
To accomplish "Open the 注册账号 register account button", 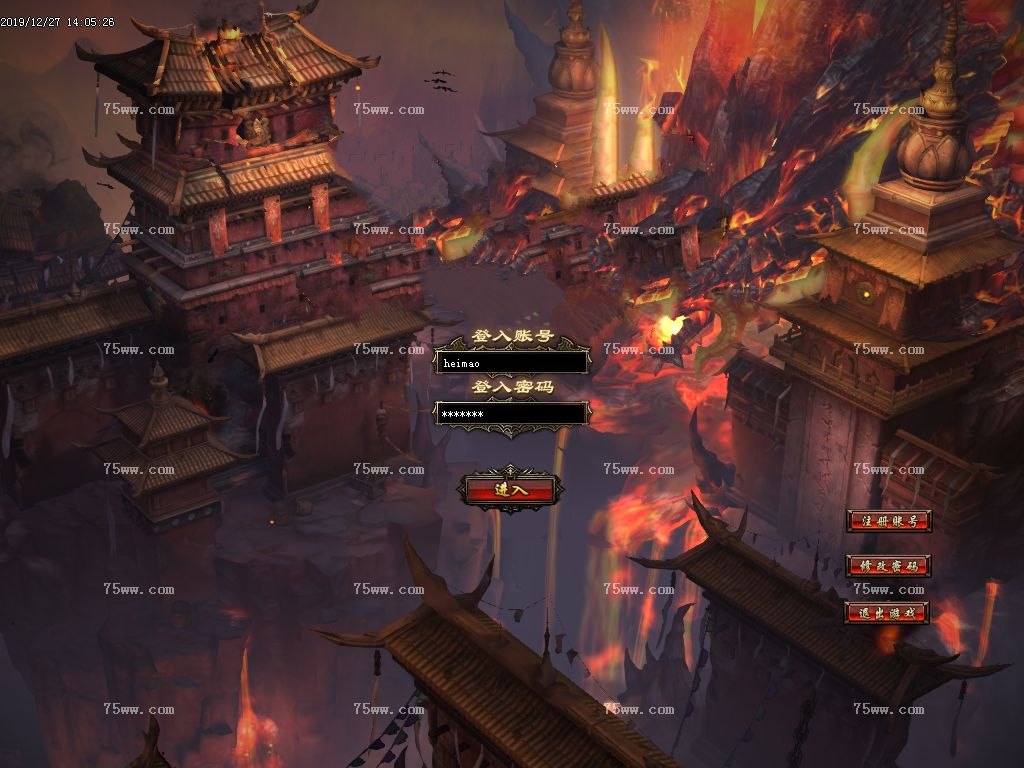I will pyautogui.click(x=888, y=521).
